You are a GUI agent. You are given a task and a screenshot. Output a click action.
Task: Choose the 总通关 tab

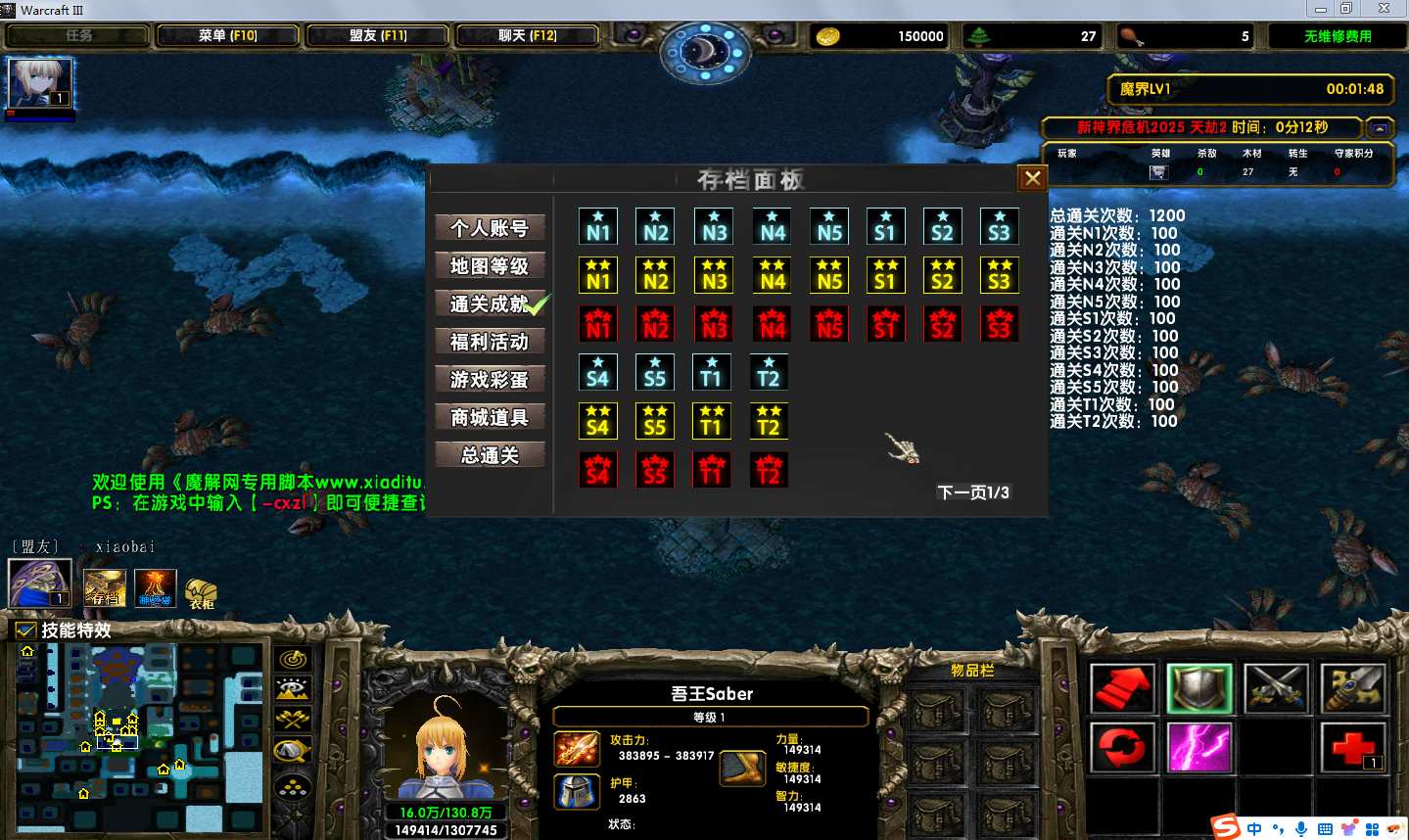tap(490, 455)
